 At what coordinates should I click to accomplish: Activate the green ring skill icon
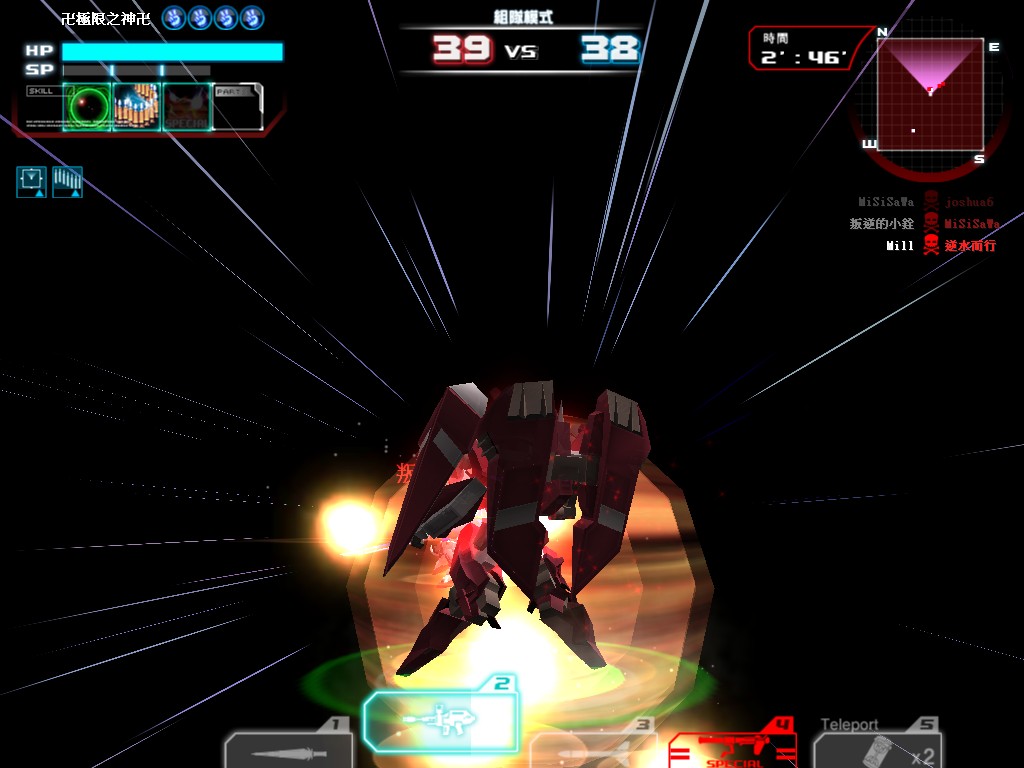[87, 107]
